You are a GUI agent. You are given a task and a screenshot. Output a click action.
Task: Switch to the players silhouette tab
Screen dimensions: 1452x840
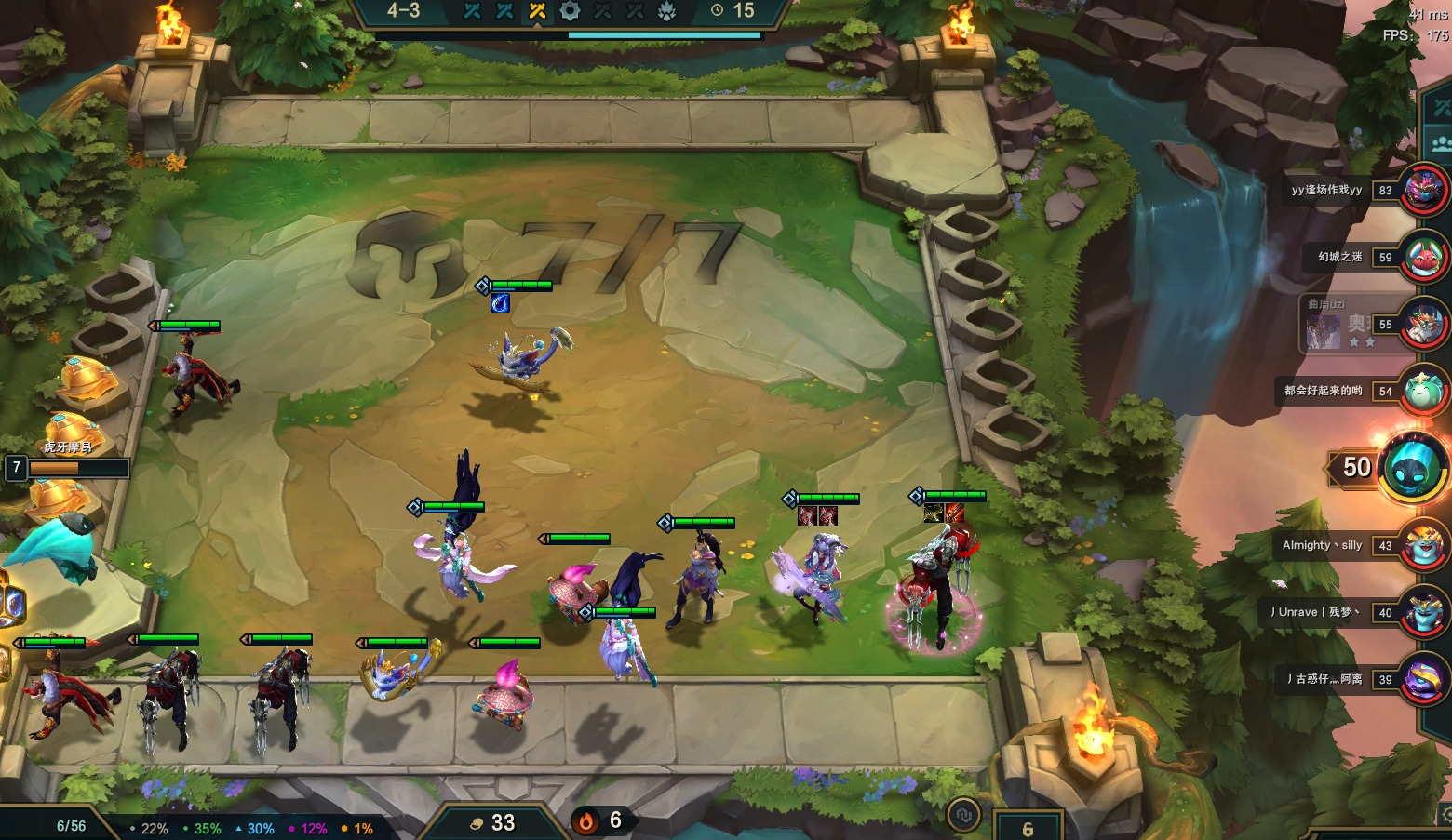(1441, 143)
